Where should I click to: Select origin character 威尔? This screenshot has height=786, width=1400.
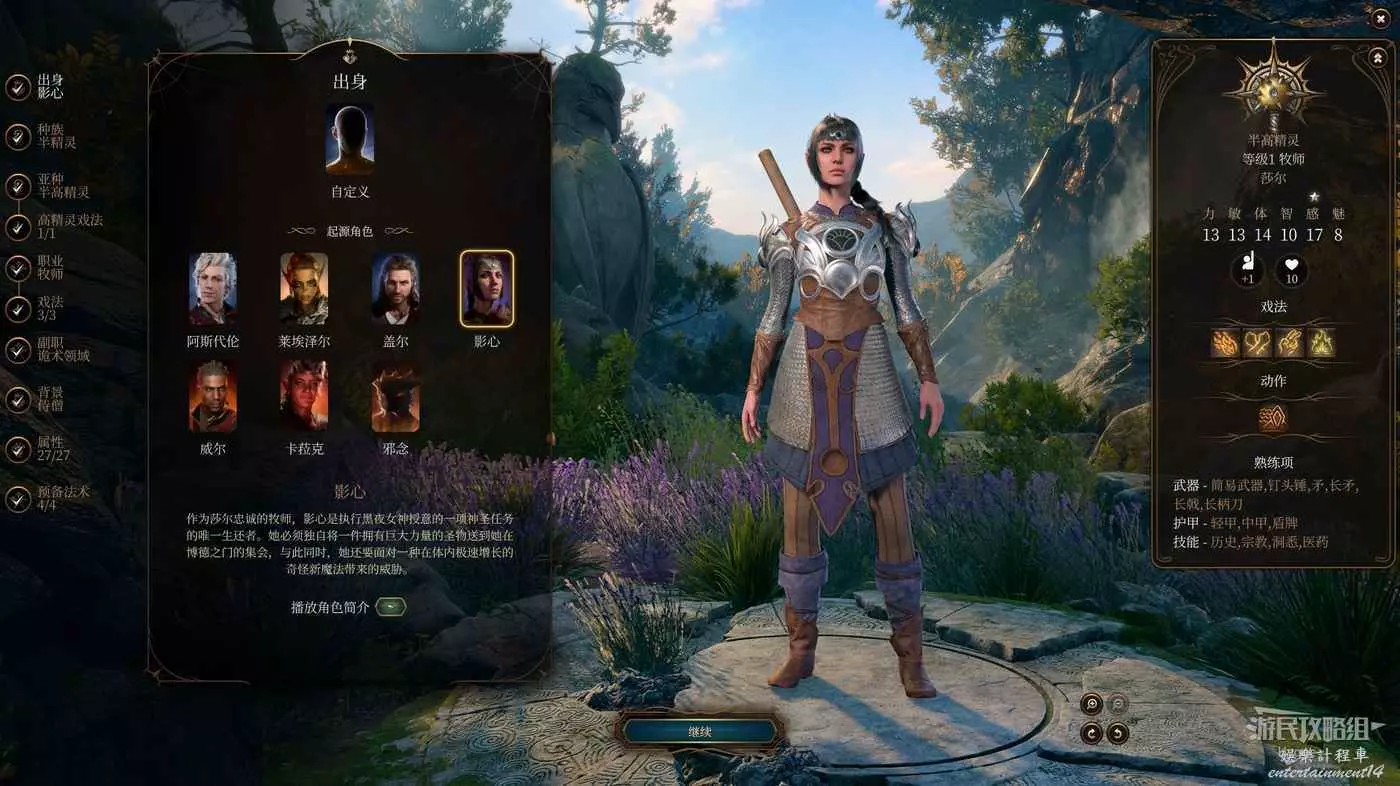213,397
